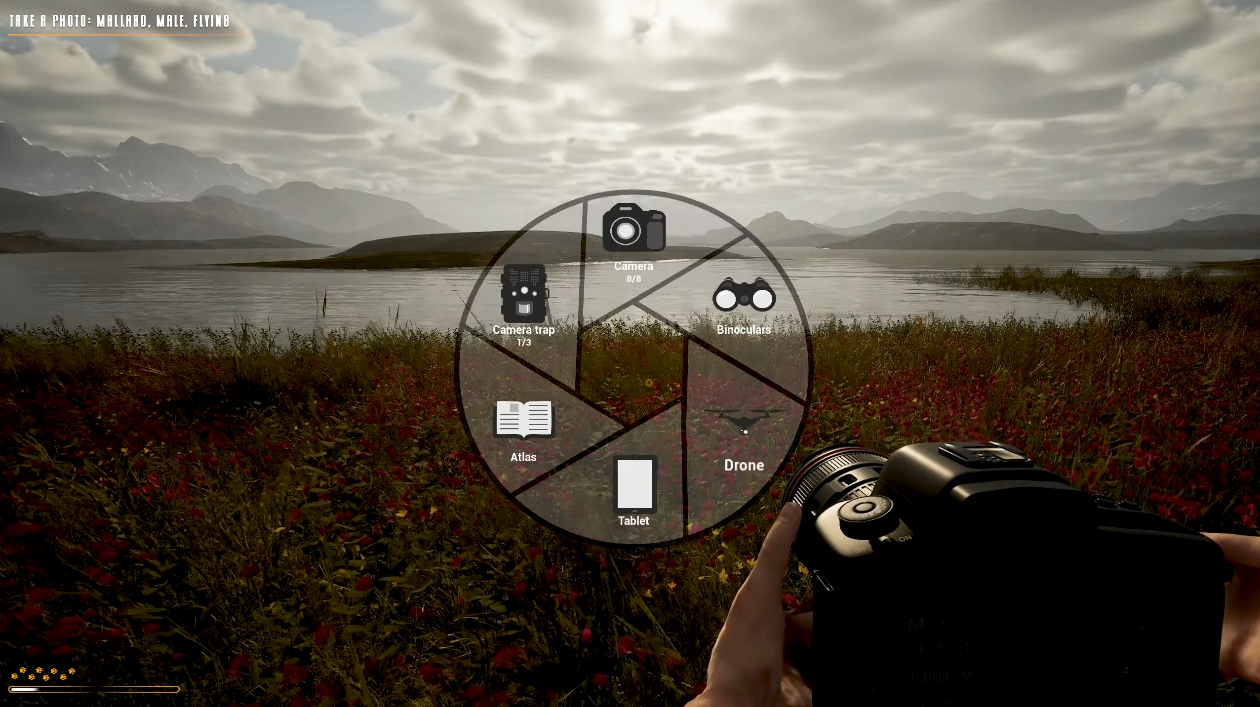The height and width of the screenshot is (707, 1260).
Task: Click the Mallard photo objective tracker
Action: click(x=119, y=21)
